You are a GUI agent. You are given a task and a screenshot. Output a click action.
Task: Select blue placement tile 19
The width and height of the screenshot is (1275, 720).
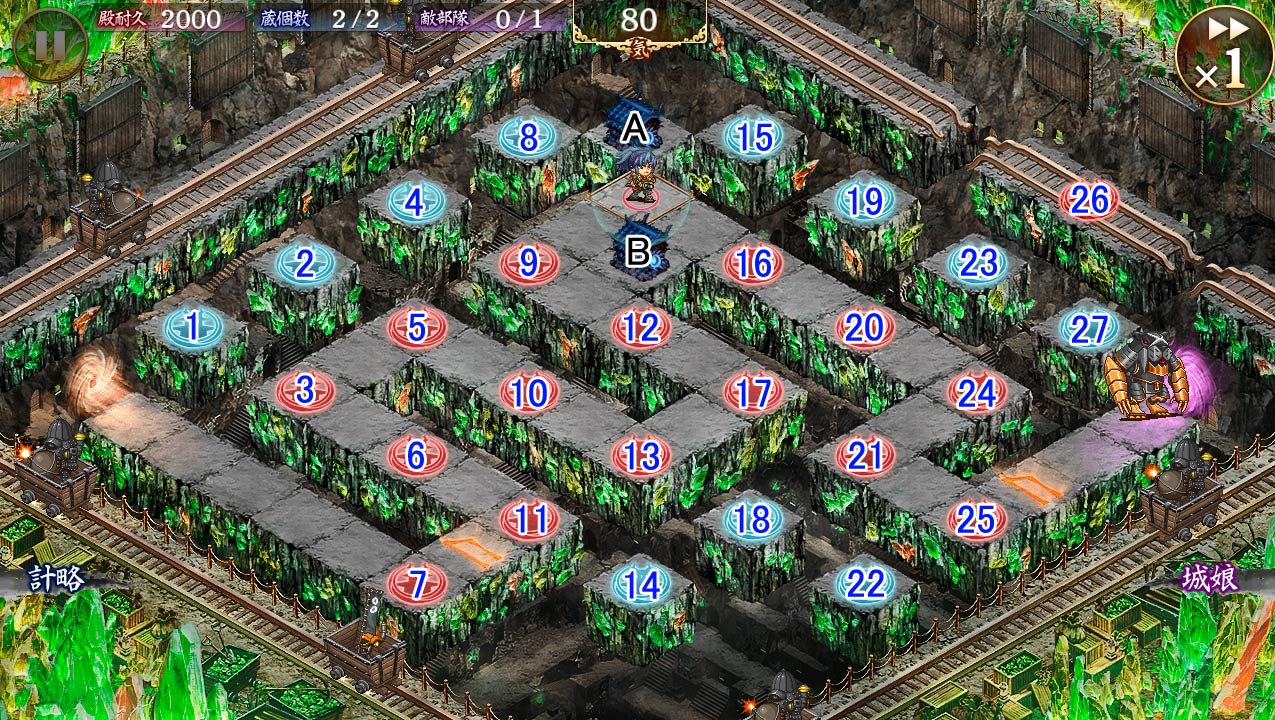coord(865,201)
